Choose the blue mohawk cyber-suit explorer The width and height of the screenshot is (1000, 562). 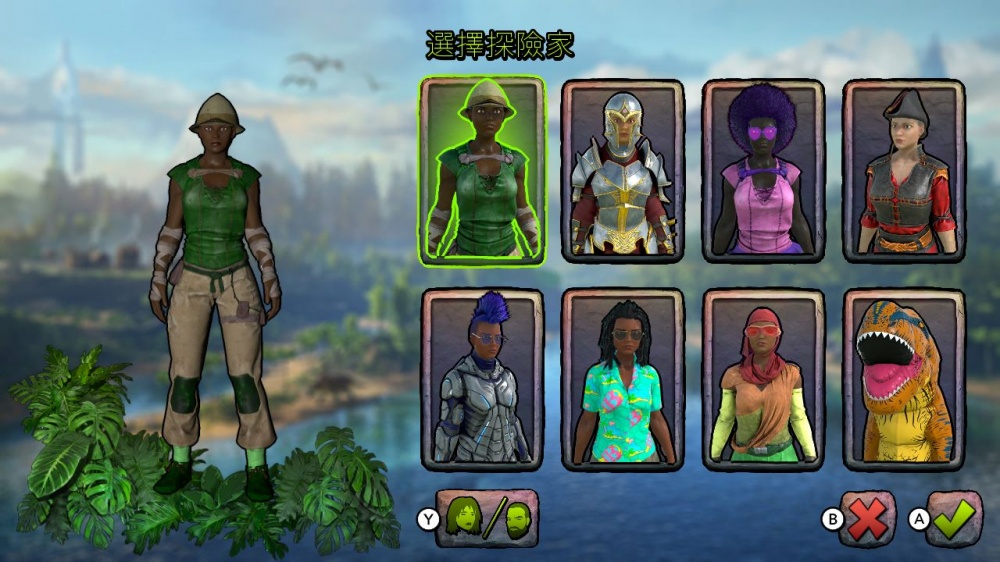pos(482,379)
